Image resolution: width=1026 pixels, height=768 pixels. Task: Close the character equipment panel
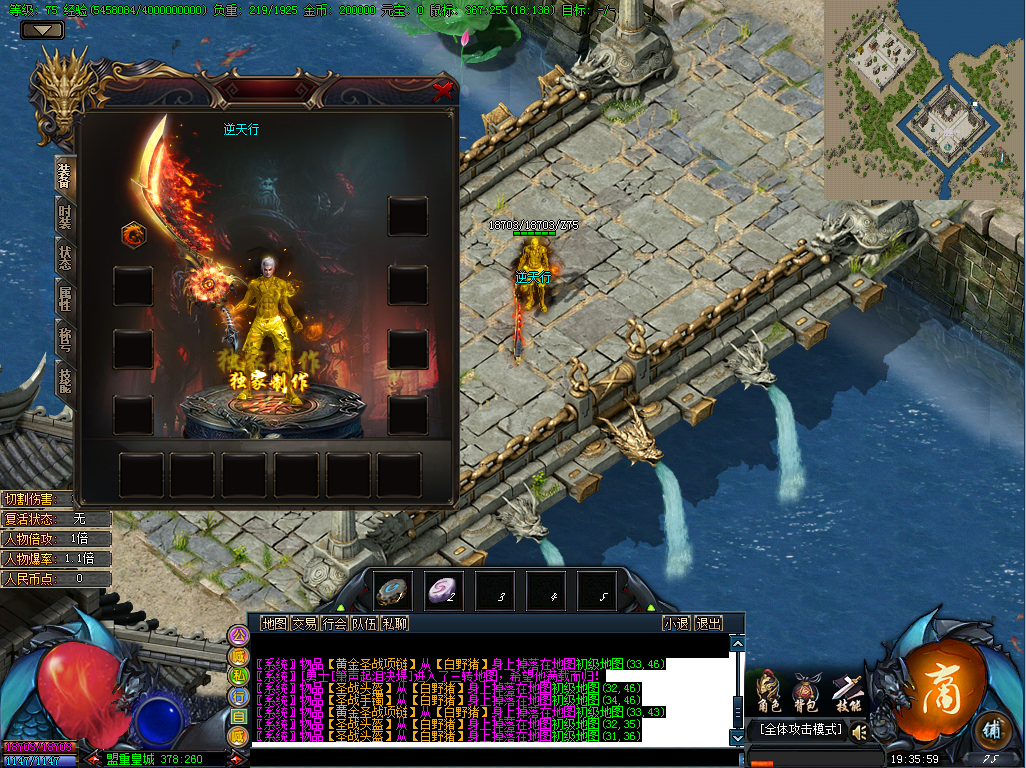442,90
